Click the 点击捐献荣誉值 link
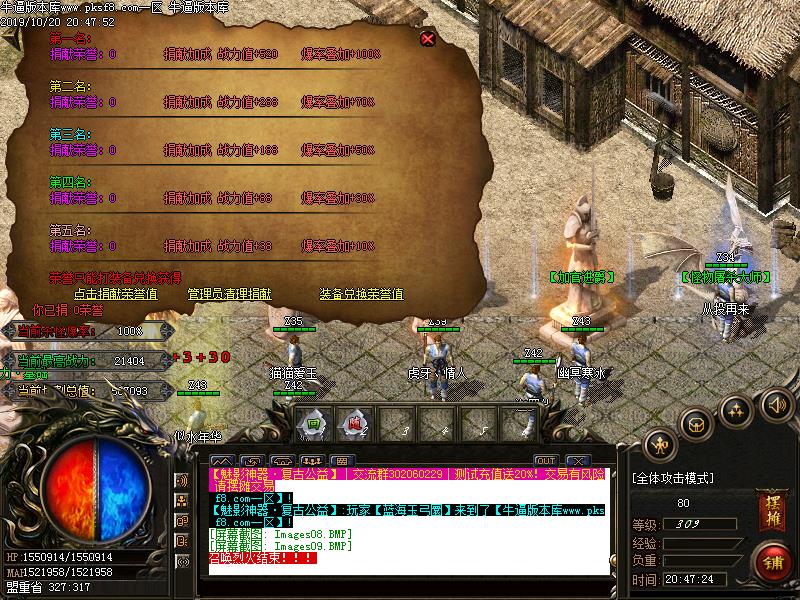 [x=115, y=294]
